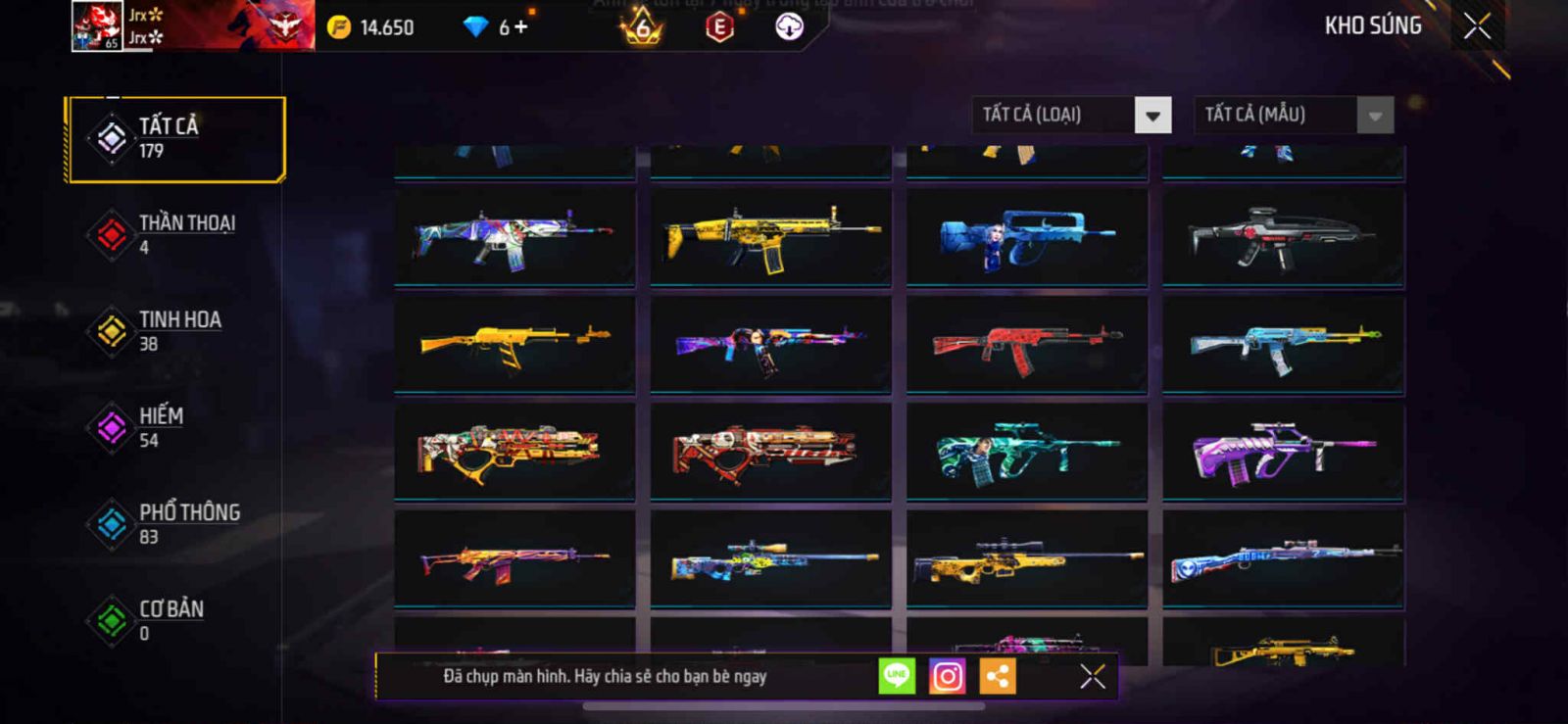Image resolution: width=1568 pixels, height=724 pixels.
Task: Select the Tất Cả category tab
Action: [x=175, y=139]
